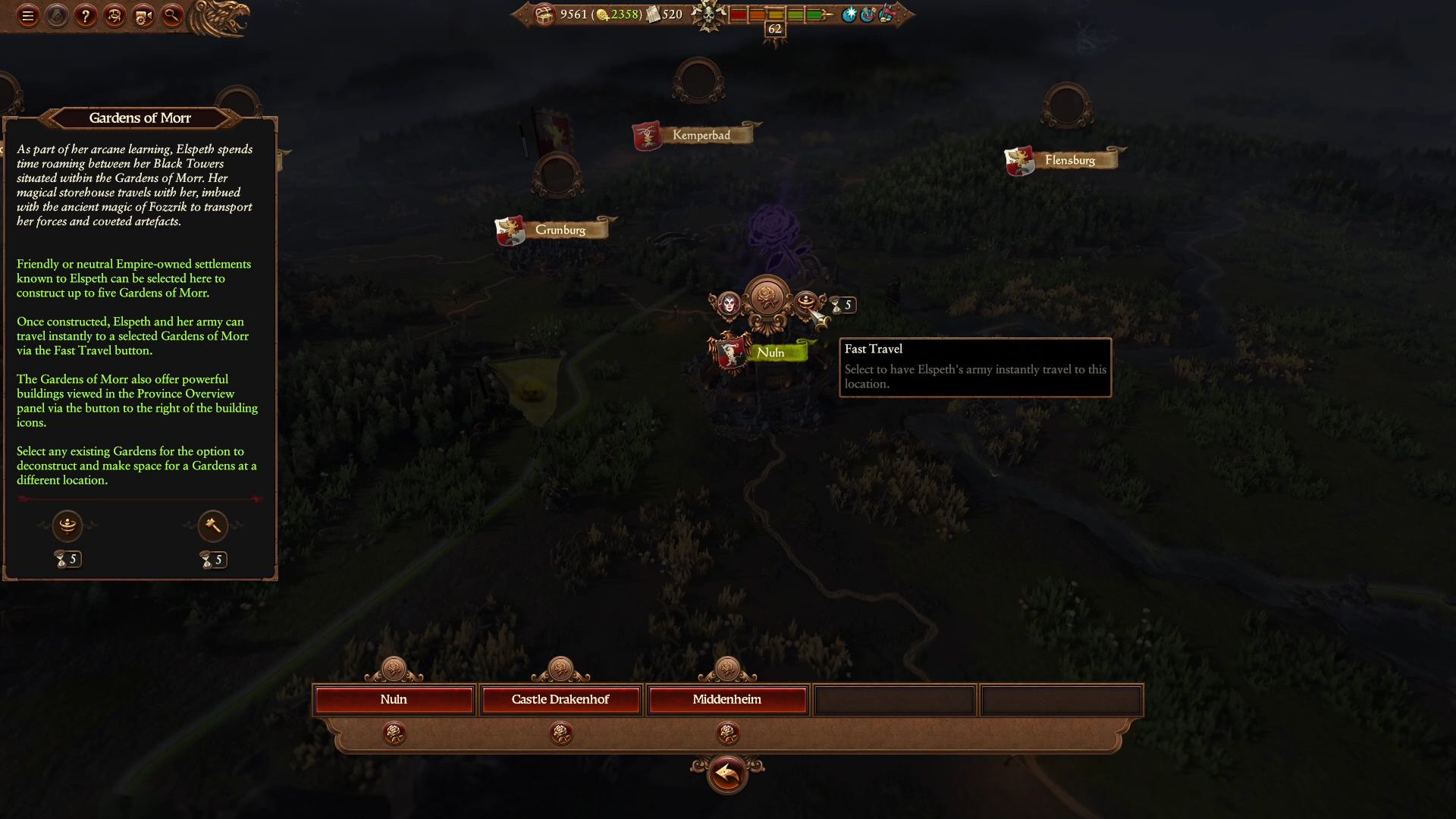This screenshot has width=1456, height=819.
Task: Click the rose Gardens of Morr medallion
Action: (767, 298)
